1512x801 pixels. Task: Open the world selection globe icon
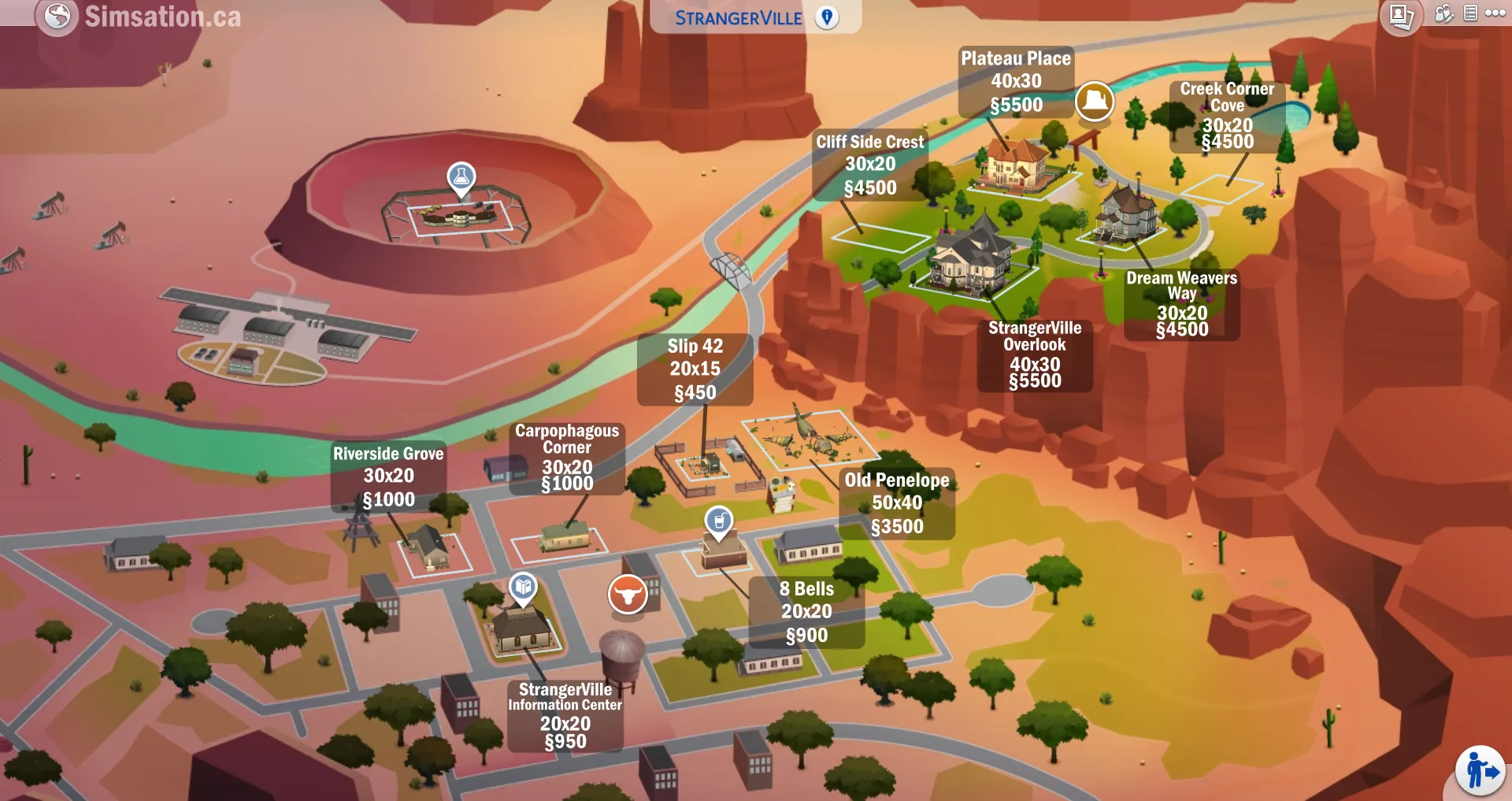(58, 16)
